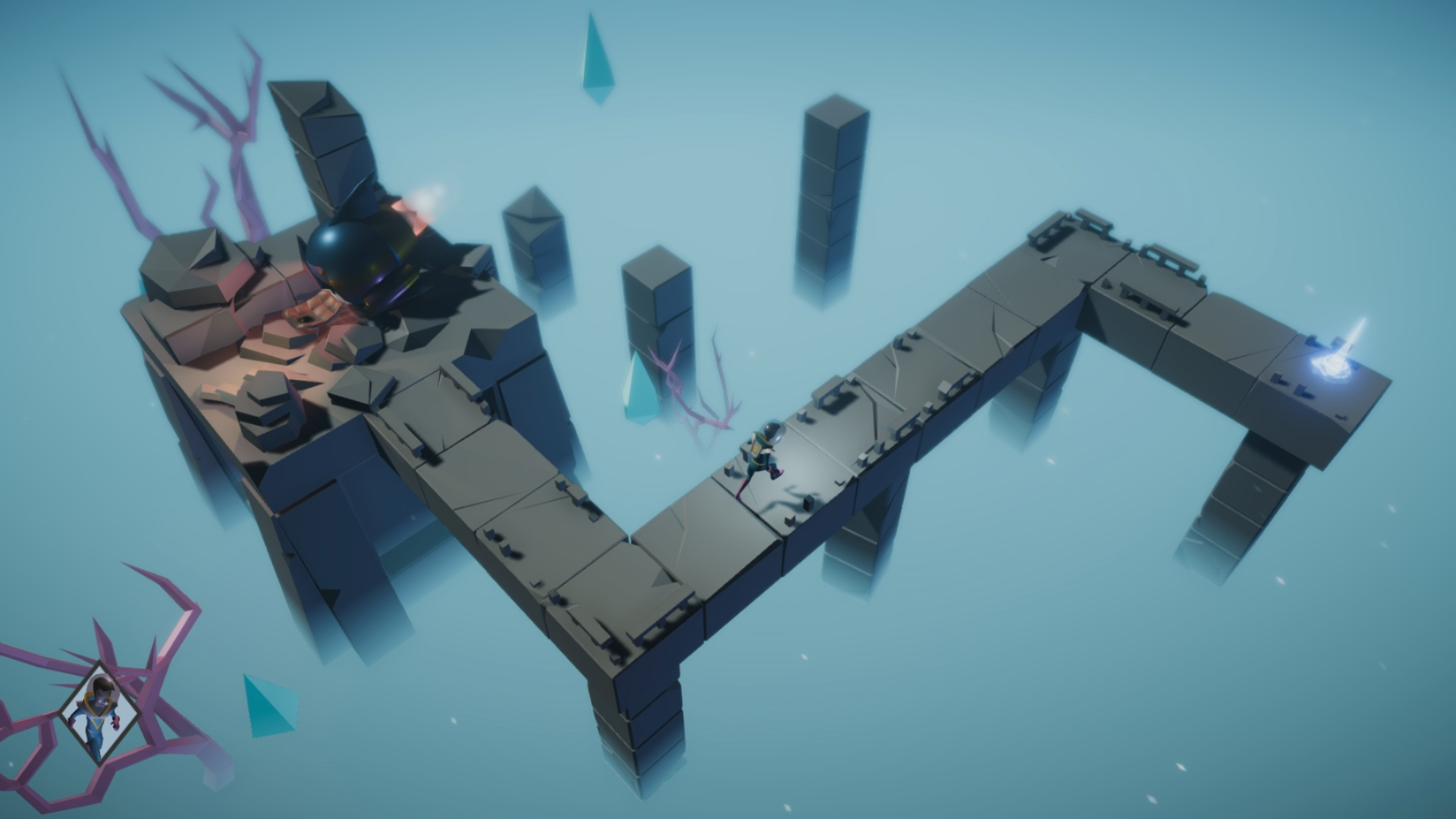Click the cyan crystal shard near the portrait
The image size is (1456, 819).
click(265, 705)
